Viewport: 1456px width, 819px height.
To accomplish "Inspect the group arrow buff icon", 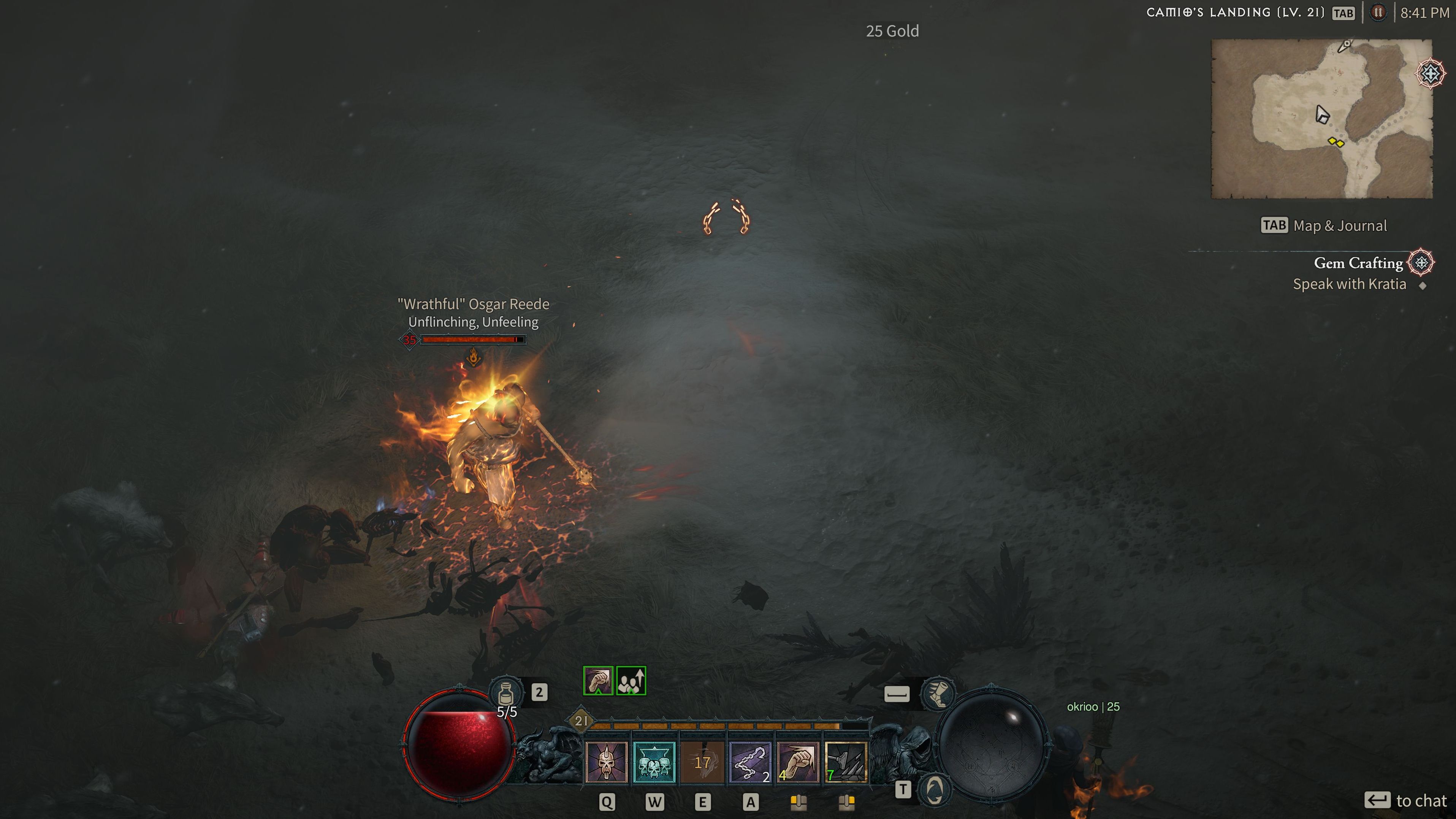I will click(631, 681).
